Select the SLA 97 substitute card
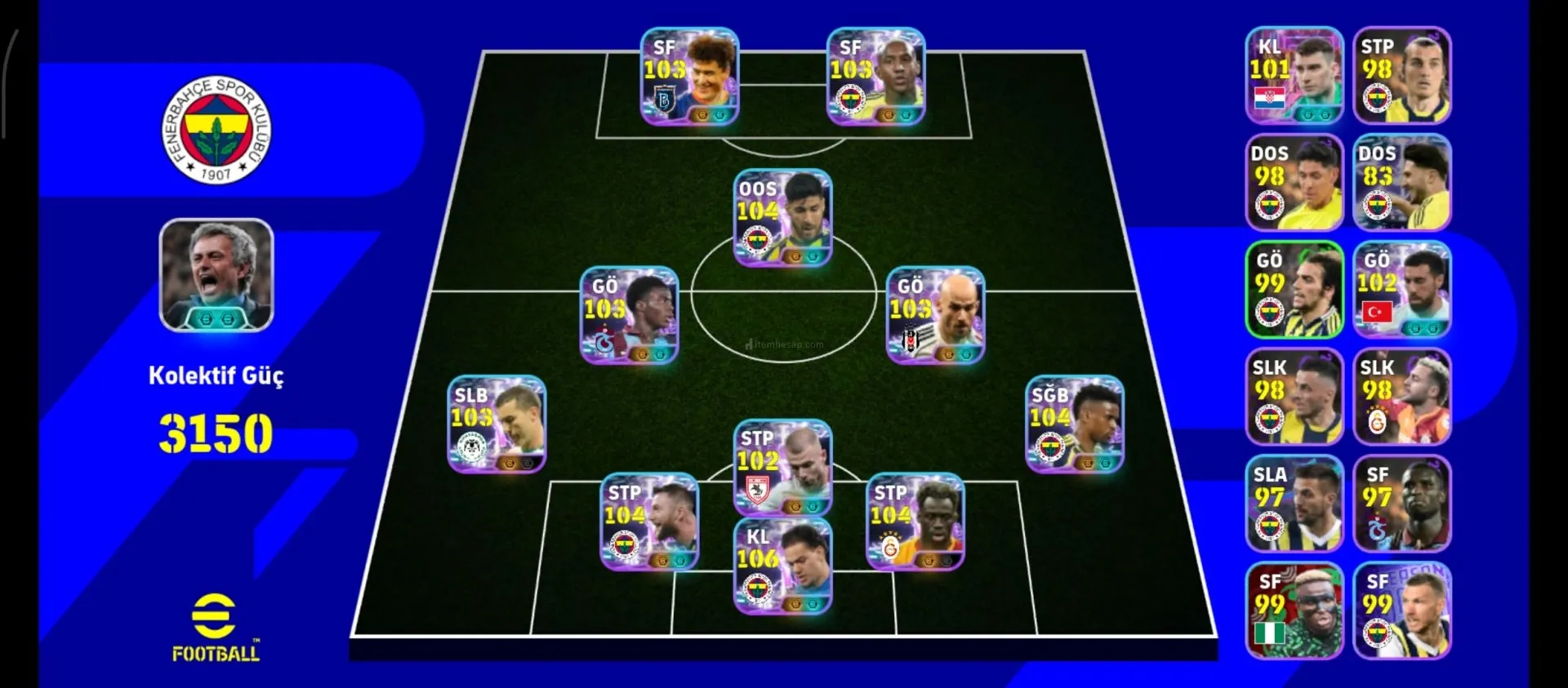This screenshot has width=1568, height=688. tap(1294, 504)
